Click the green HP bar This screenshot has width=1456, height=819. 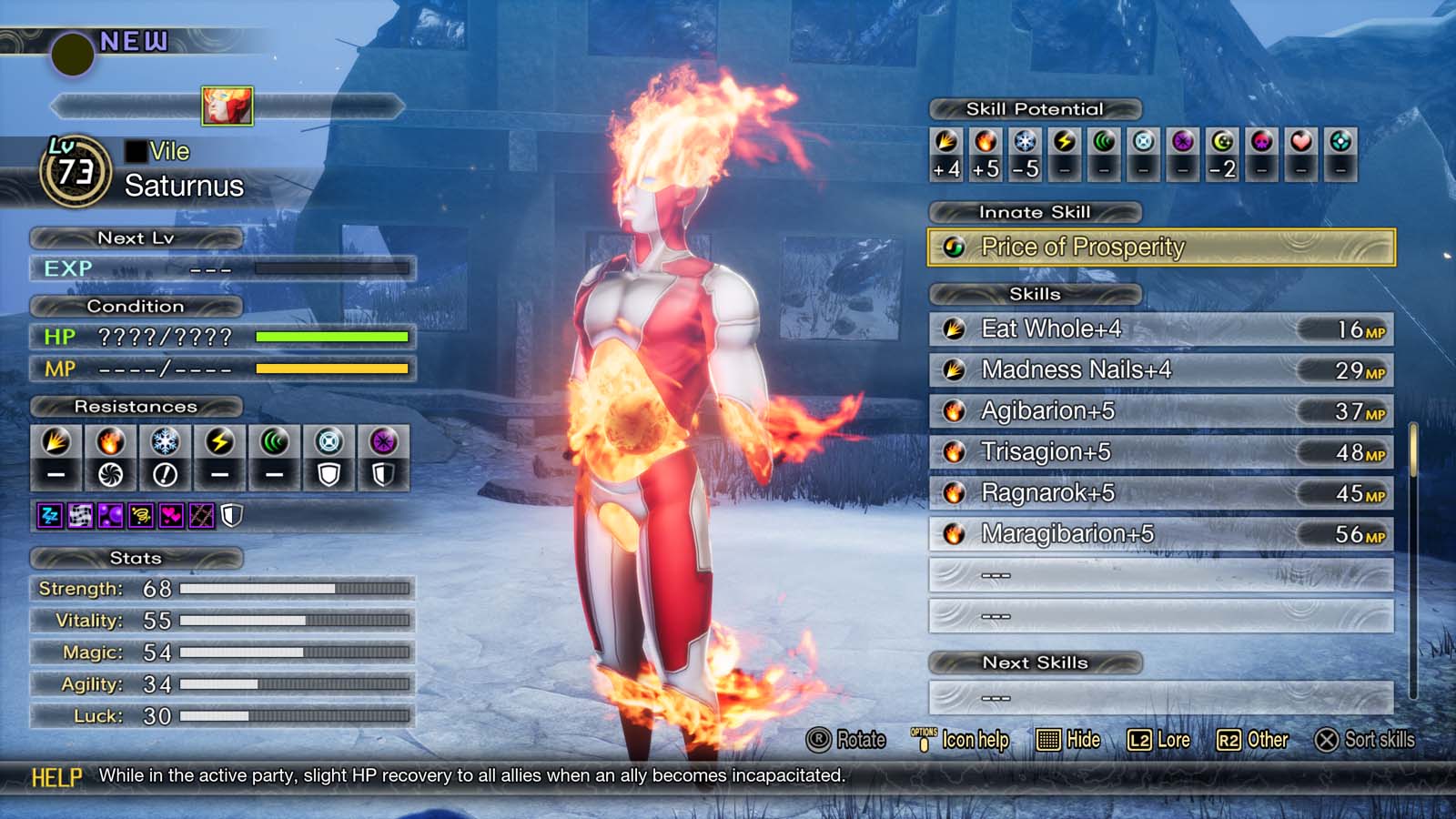[332, 337]
